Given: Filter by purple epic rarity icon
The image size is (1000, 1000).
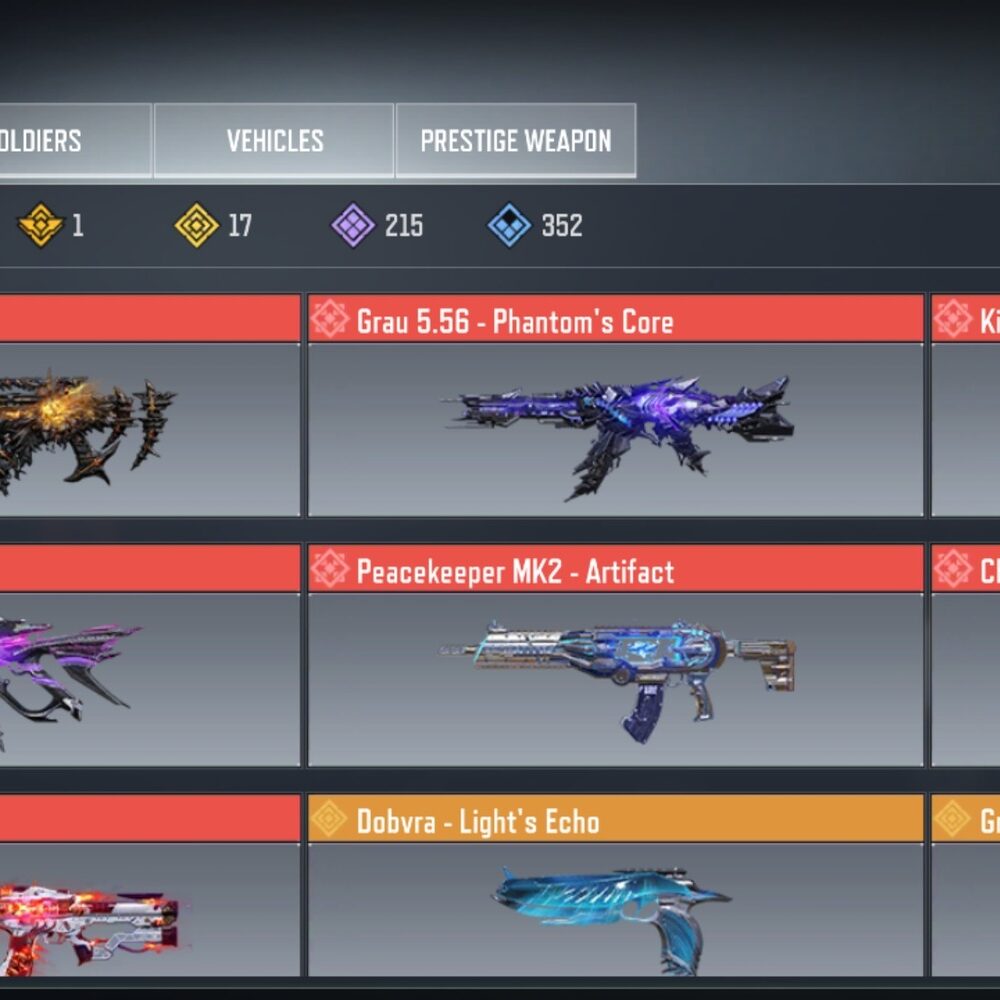Looking at the screenshot, I should click(353, 226).
